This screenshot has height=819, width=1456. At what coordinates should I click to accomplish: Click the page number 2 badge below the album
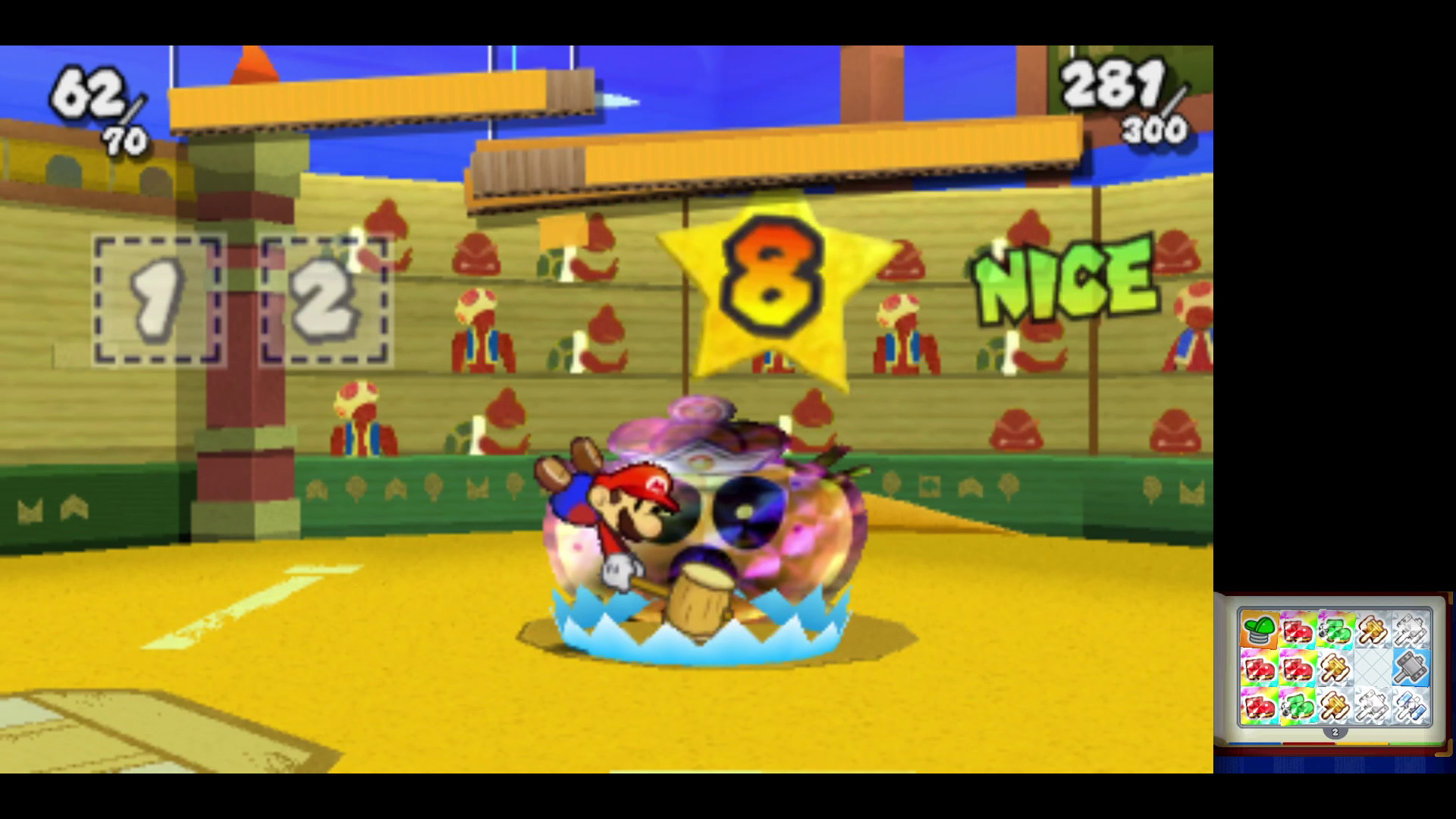click(1335, 733)
